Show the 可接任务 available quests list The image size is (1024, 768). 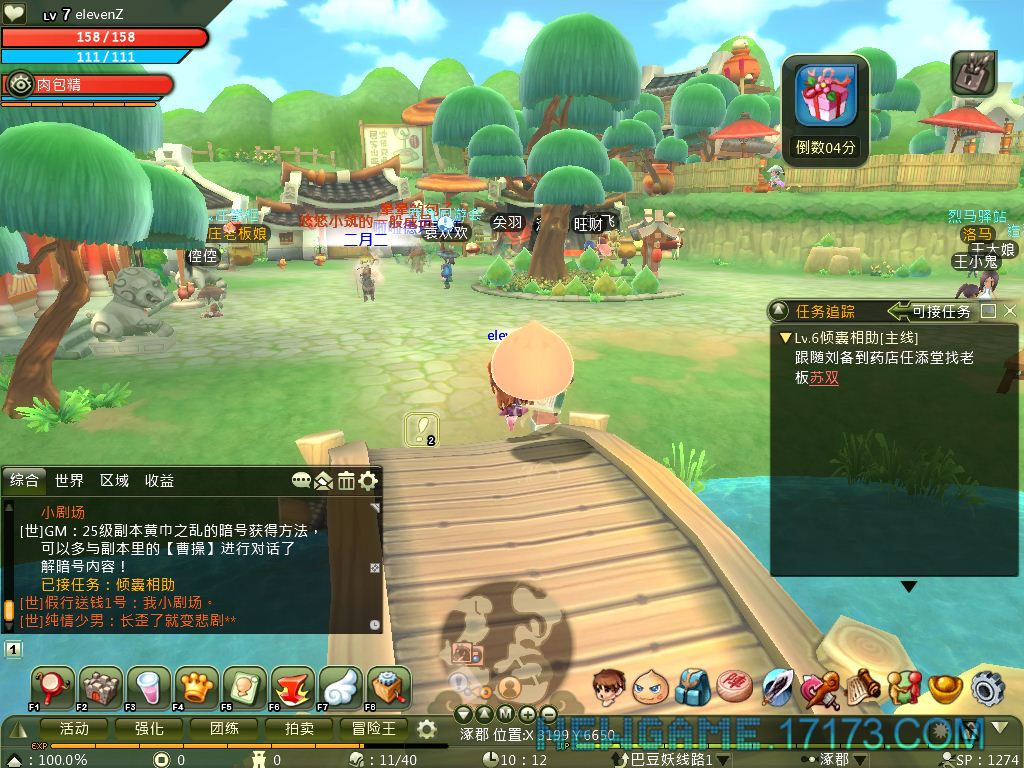(x=931, y=311)
